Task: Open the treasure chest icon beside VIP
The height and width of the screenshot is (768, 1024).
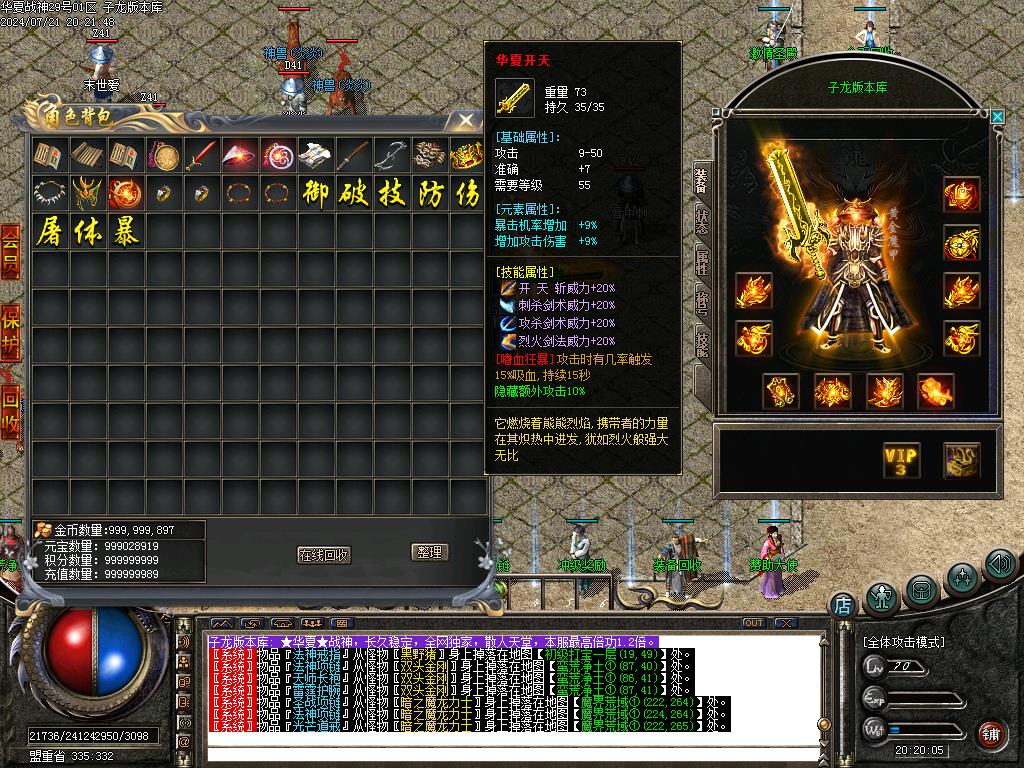Action: [961, 461]
